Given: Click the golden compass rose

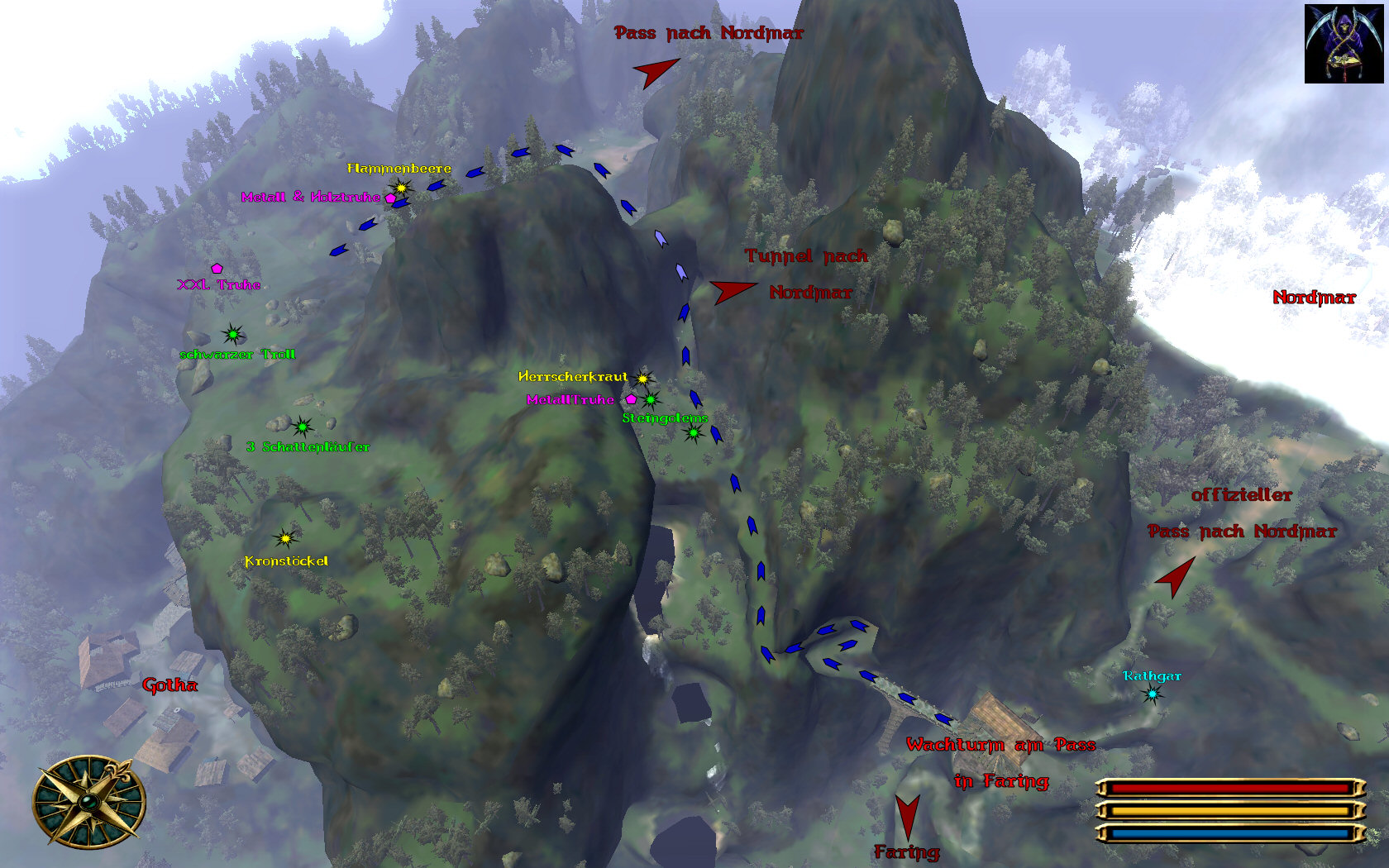Looking at the screenshot, I should [x=88, y=802].
